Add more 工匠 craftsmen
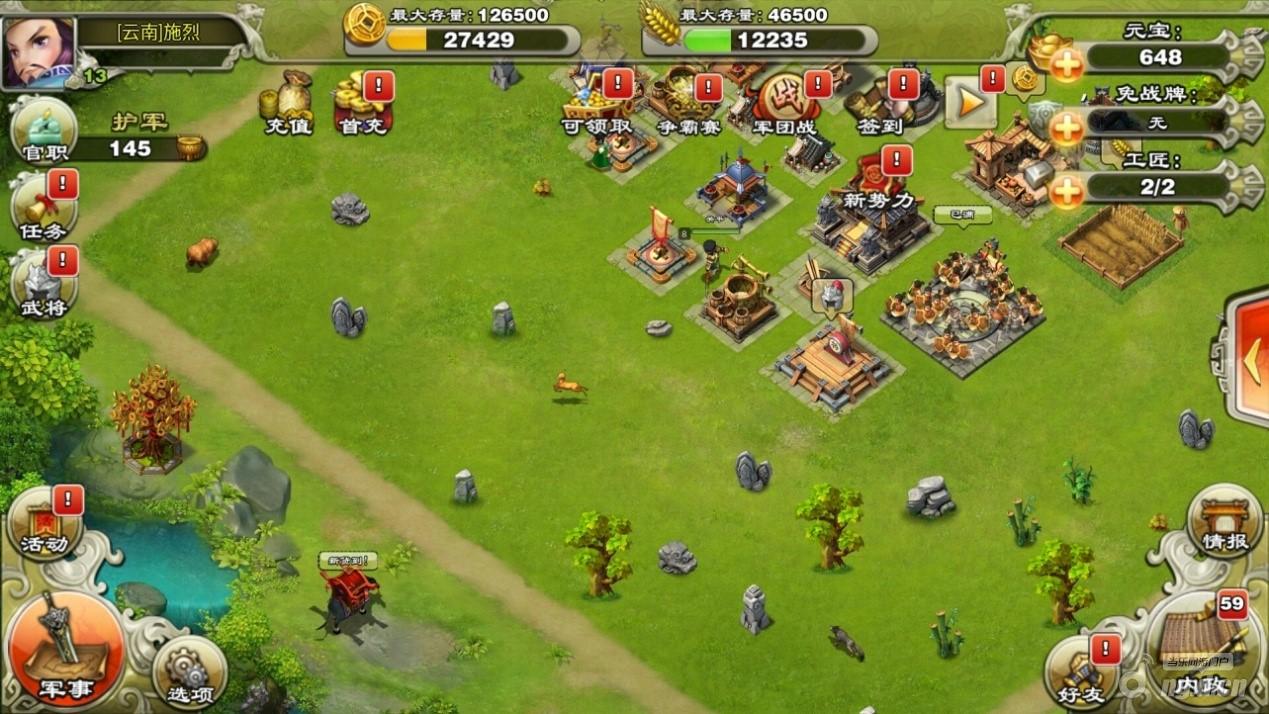Image resolution: width=1269 pixels, height=714 pixels. pyautogui.click(x=1067, y=190)
